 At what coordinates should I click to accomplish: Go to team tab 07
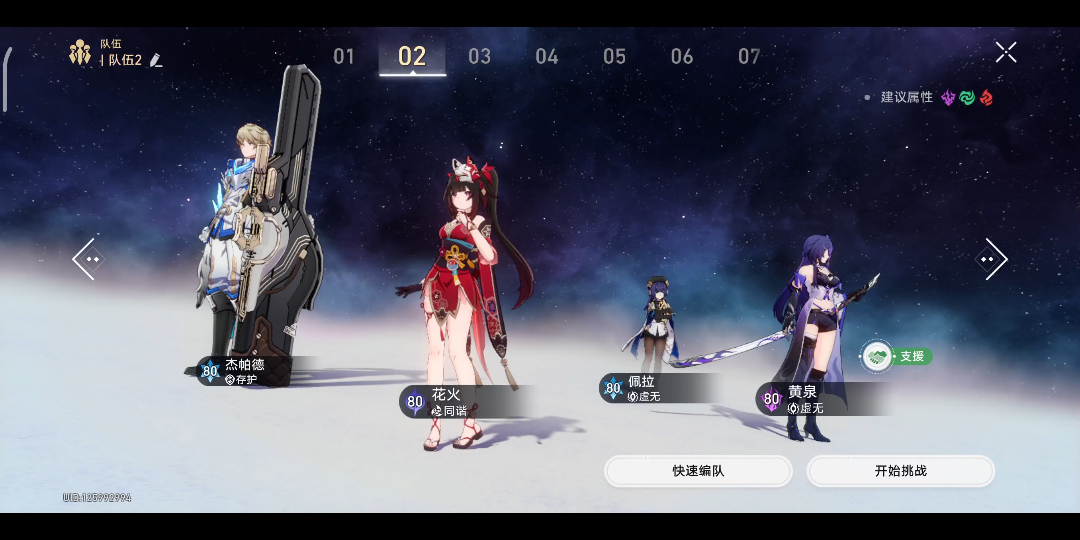(x=749, y=57)
